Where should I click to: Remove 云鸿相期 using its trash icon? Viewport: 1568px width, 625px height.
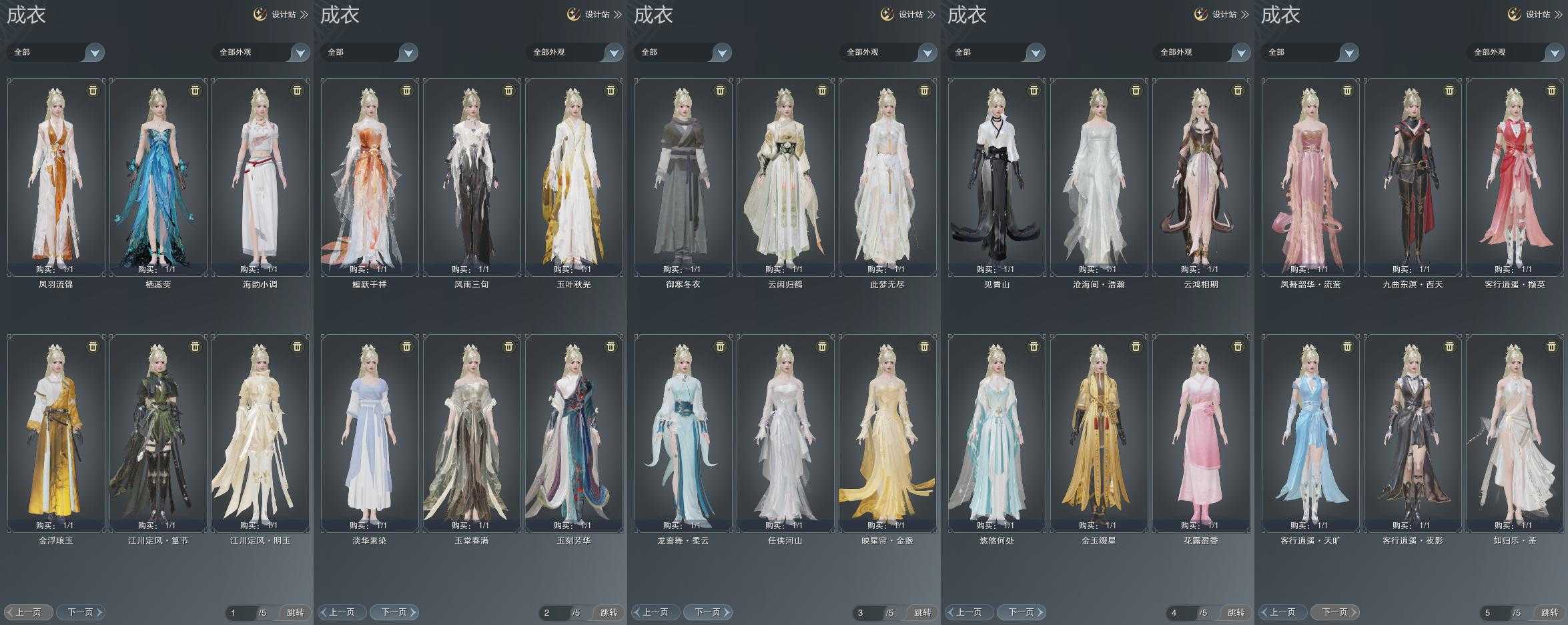(x=1238, y=90)
